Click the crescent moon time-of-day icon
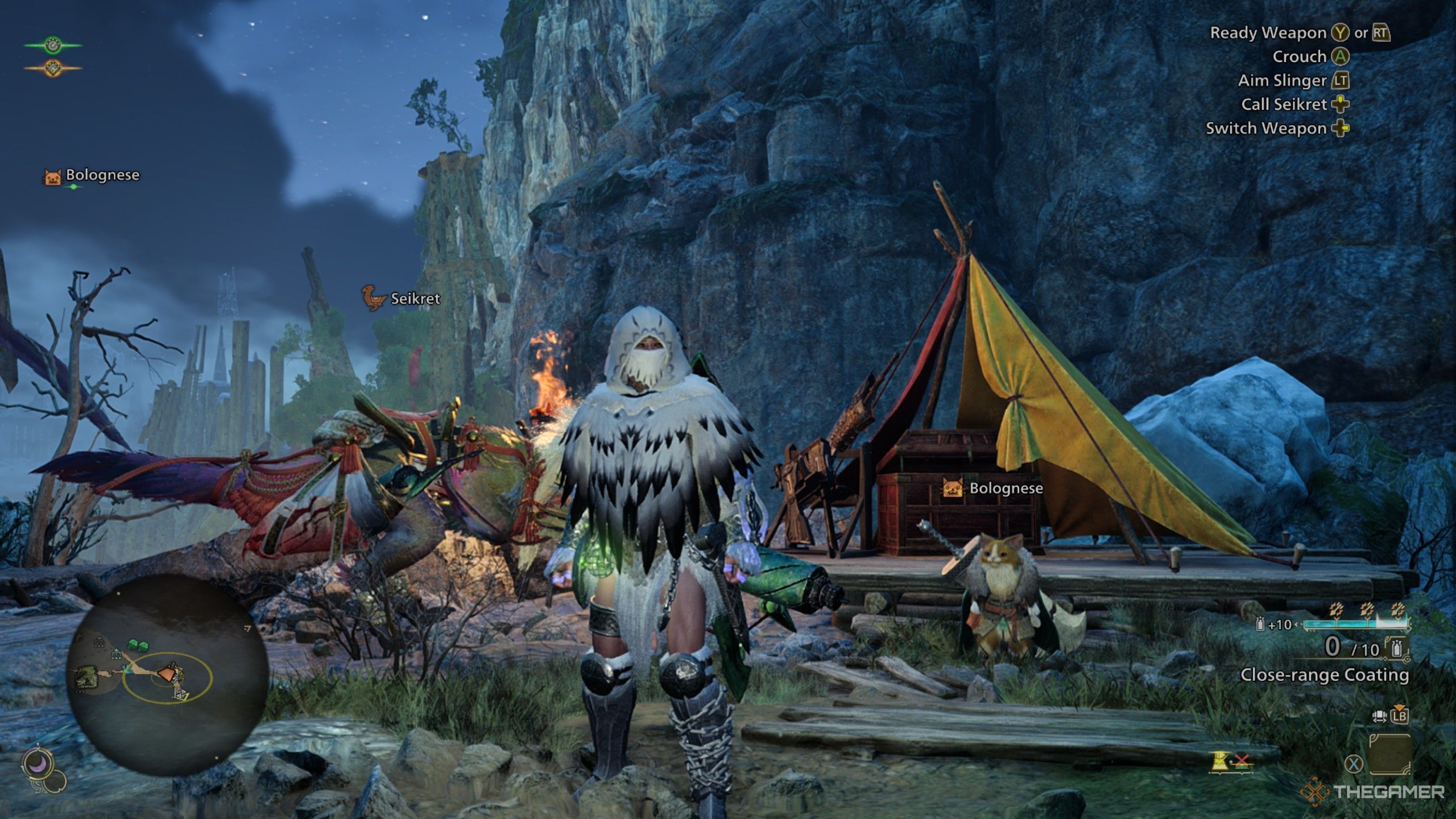This screenshot has height=819, width=1456. pyautogui.click(x=38, y=765)
